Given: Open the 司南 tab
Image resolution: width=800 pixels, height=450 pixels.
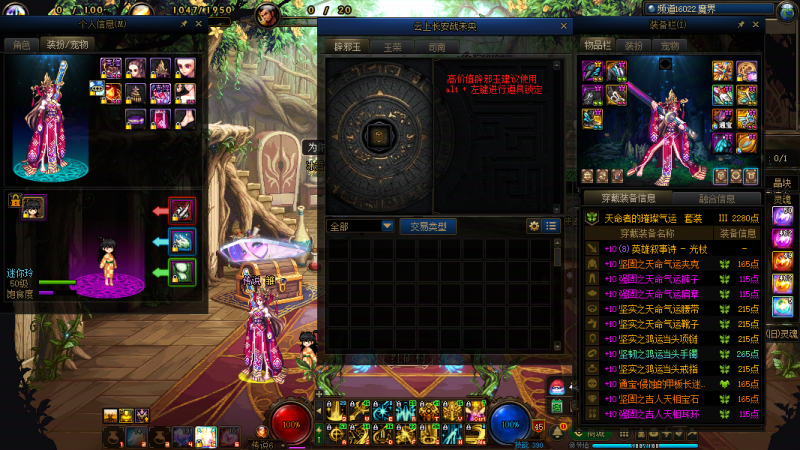Looking at the screenshot, I should coord(436,47).
